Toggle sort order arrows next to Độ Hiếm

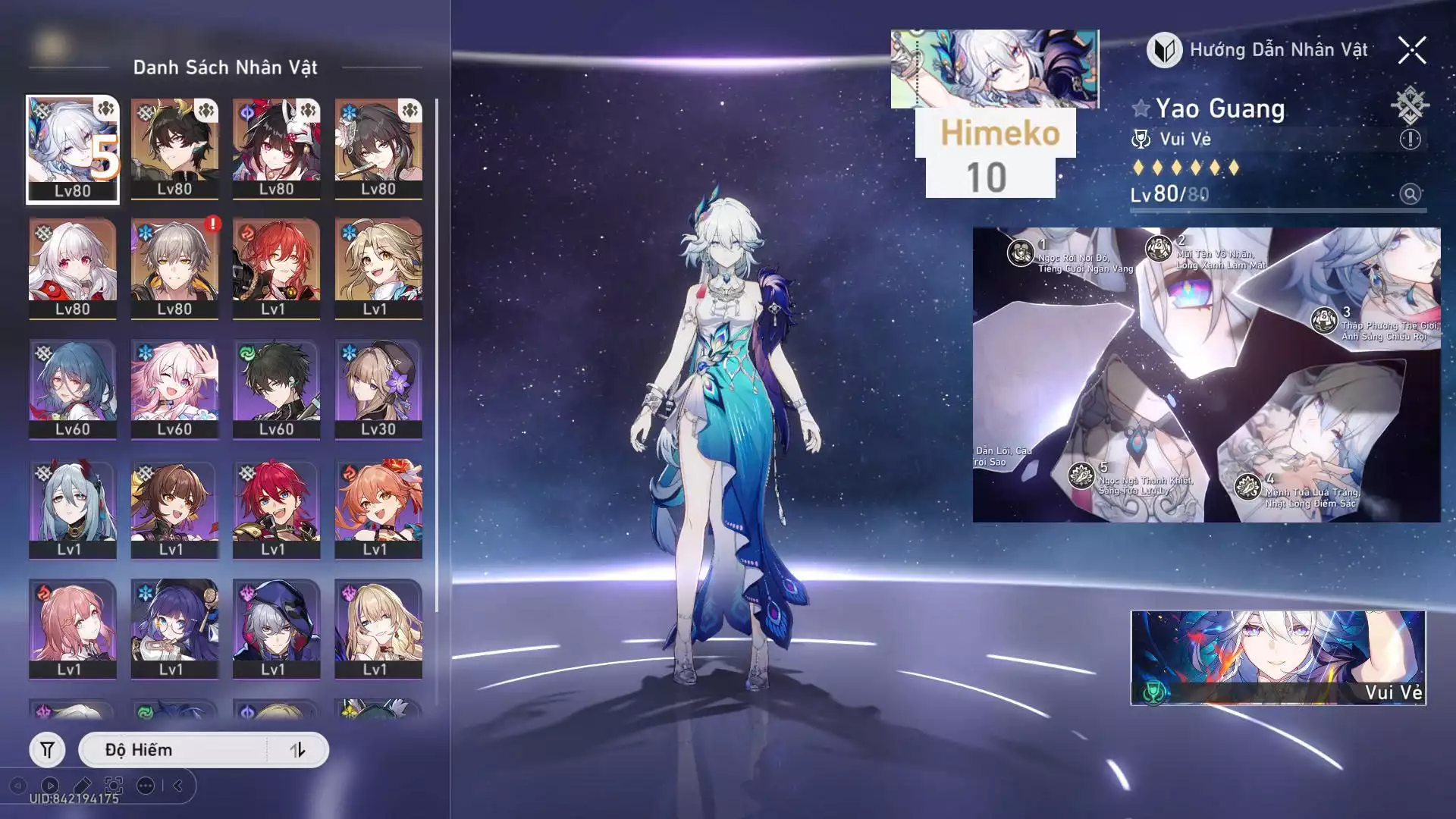point(297,750)
